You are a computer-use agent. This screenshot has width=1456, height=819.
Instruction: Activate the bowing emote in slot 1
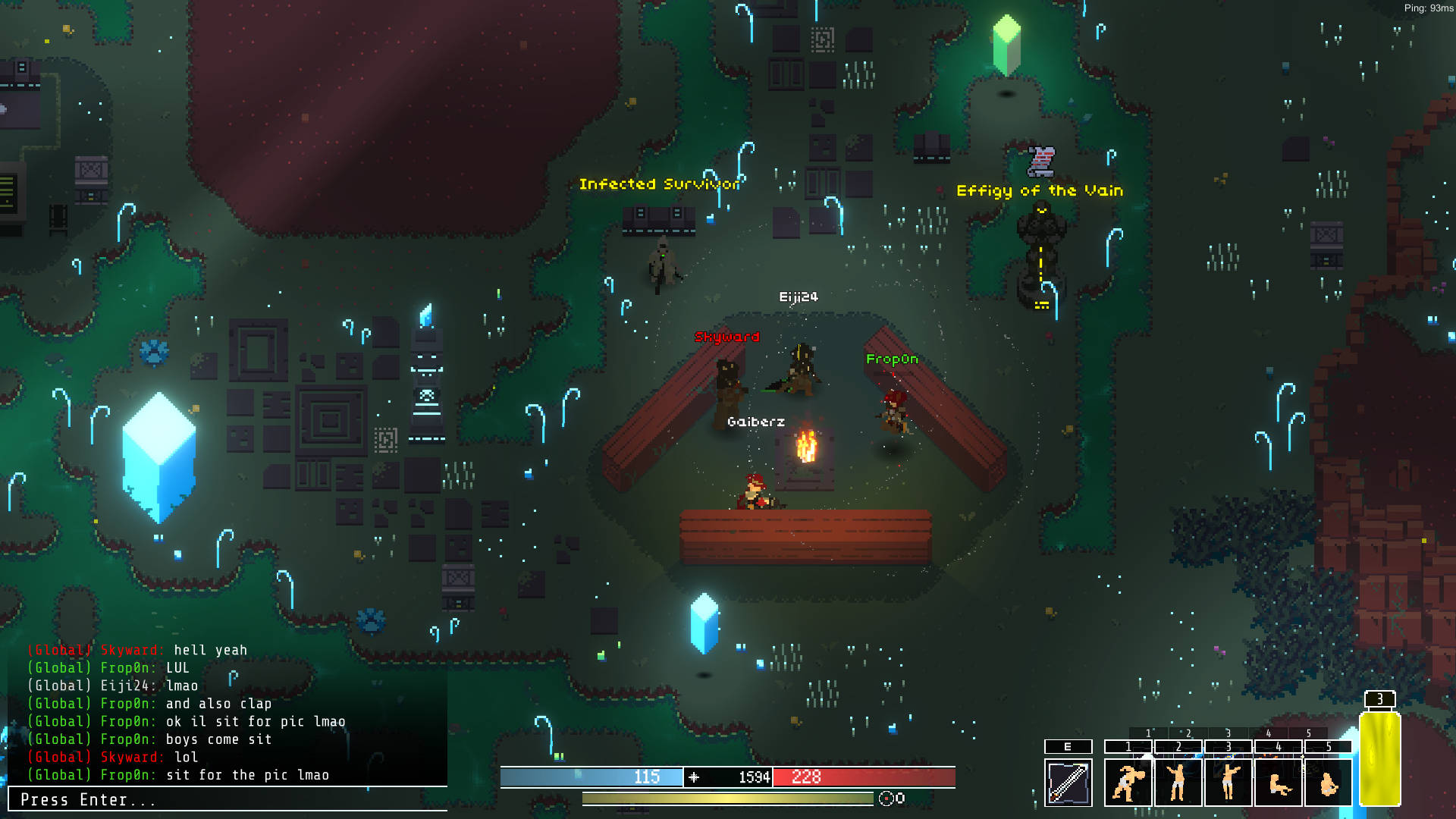click(1128, 782)
